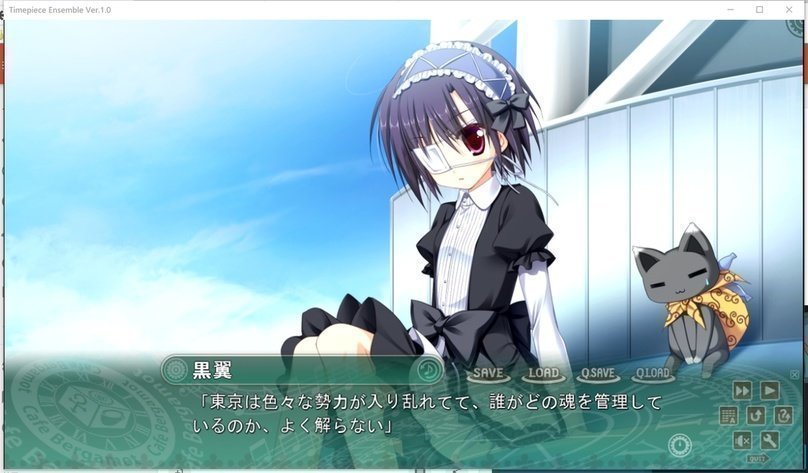Start auto-play with the play arrow button
This screenshot has width=808, height=473.
[x=769, y=390]
